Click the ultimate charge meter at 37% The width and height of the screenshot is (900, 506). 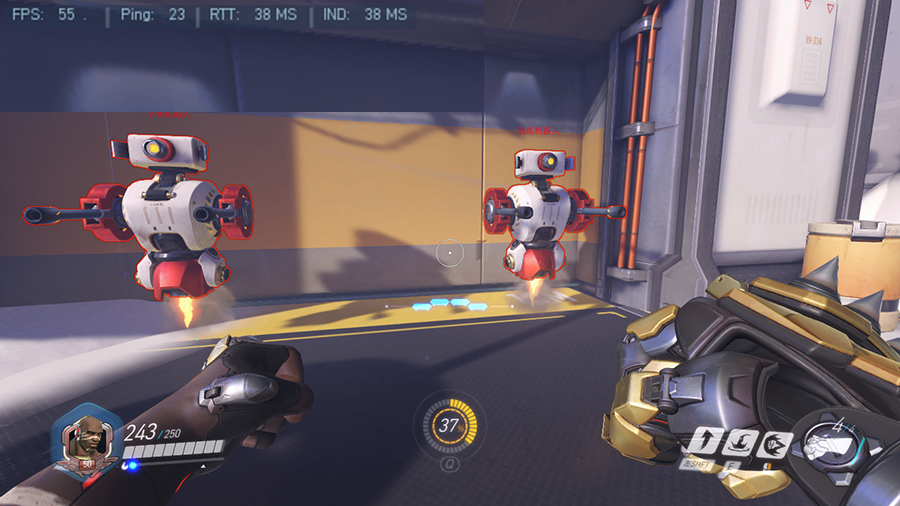click(x=449, y=425)
